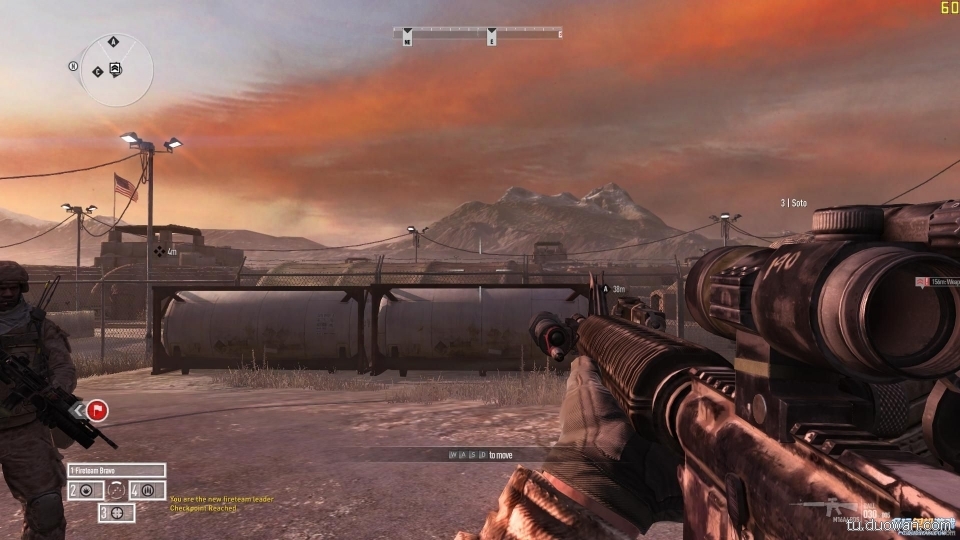Viewport: 960px width, 540px height.
Task: Click the red flag waypoint marker
Action: (98, 409)
